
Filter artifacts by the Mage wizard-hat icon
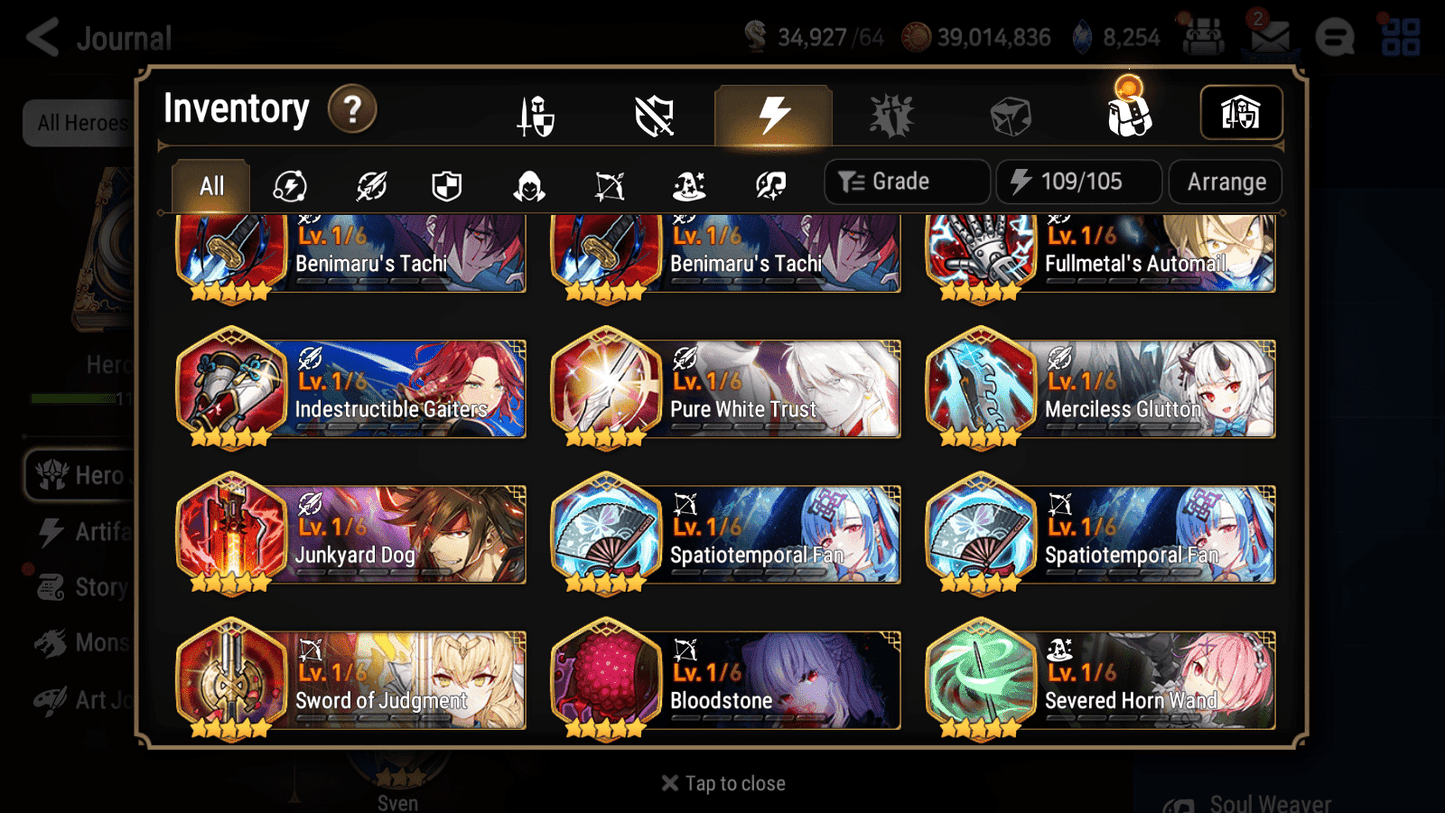point(688,185)
